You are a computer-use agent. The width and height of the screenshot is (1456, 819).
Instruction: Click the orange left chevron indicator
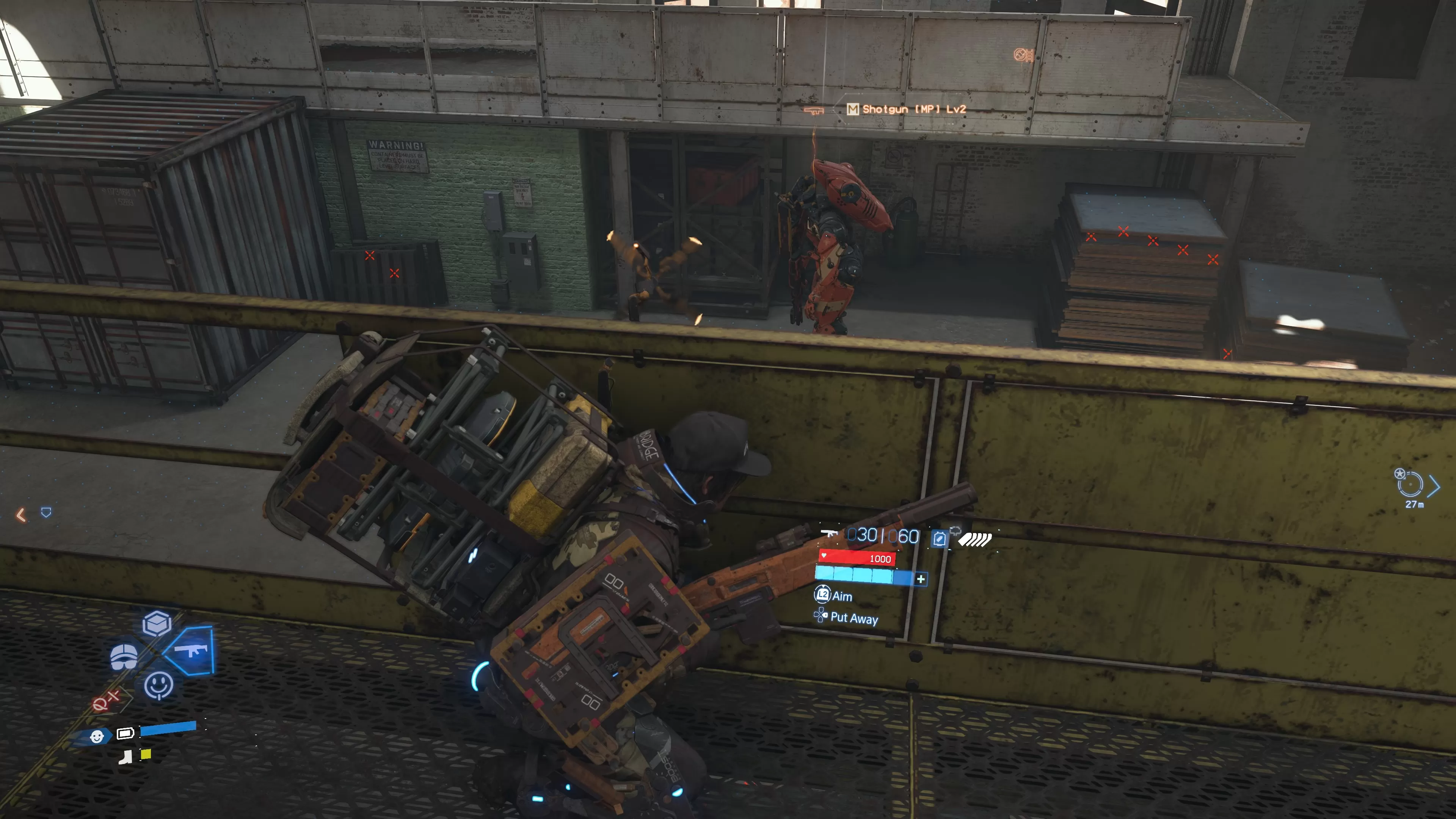coord(21,515)
